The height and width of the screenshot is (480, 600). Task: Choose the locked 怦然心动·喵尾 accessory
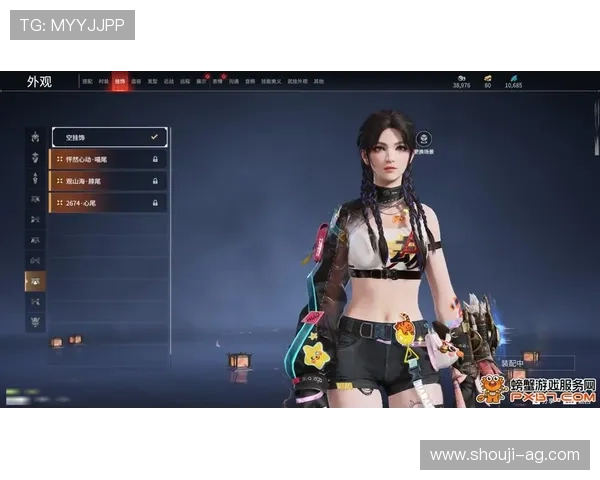[x=108, y=158]
